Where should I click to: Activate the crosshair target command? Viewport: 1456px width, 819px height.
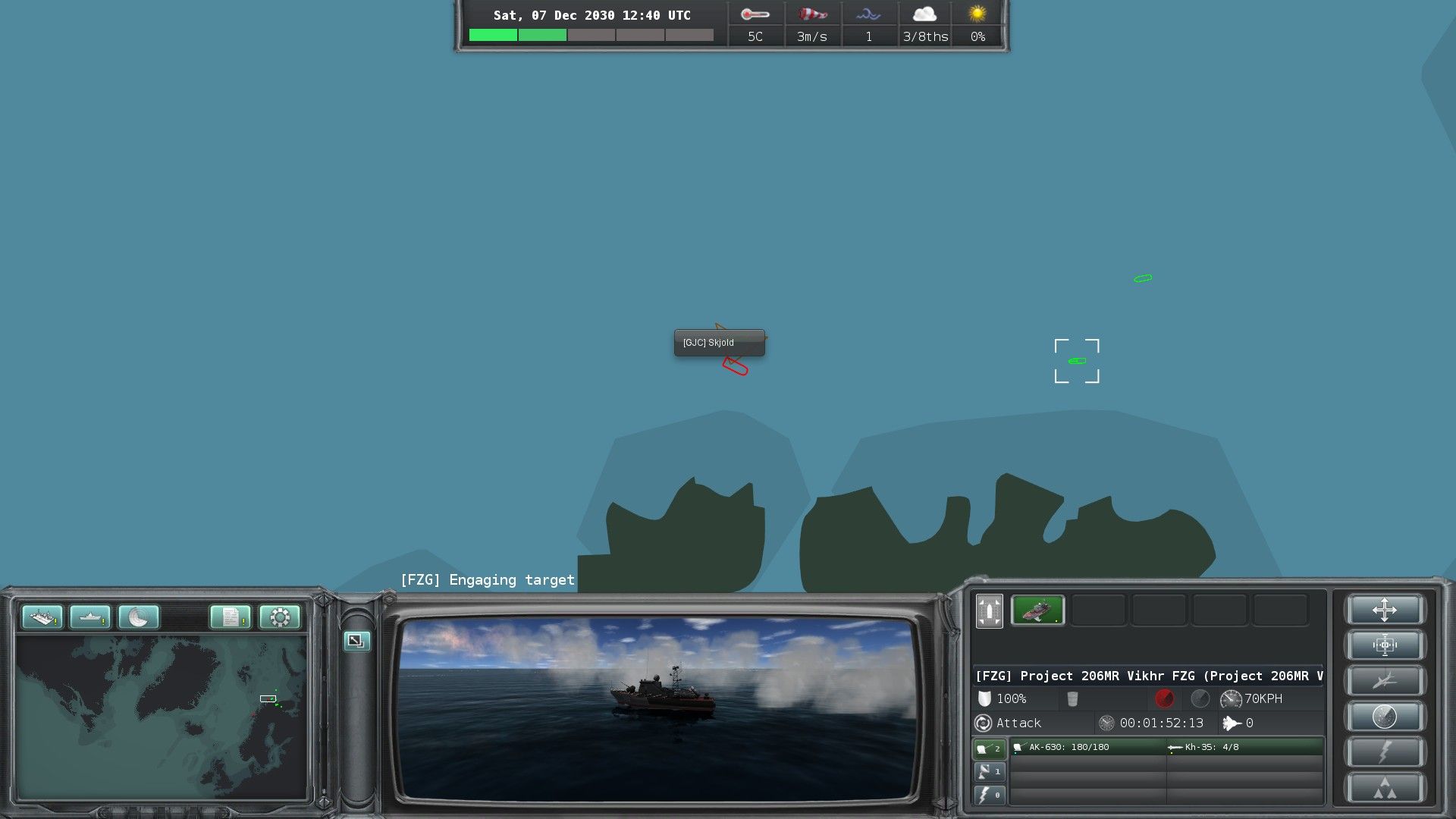[1384, 645]
